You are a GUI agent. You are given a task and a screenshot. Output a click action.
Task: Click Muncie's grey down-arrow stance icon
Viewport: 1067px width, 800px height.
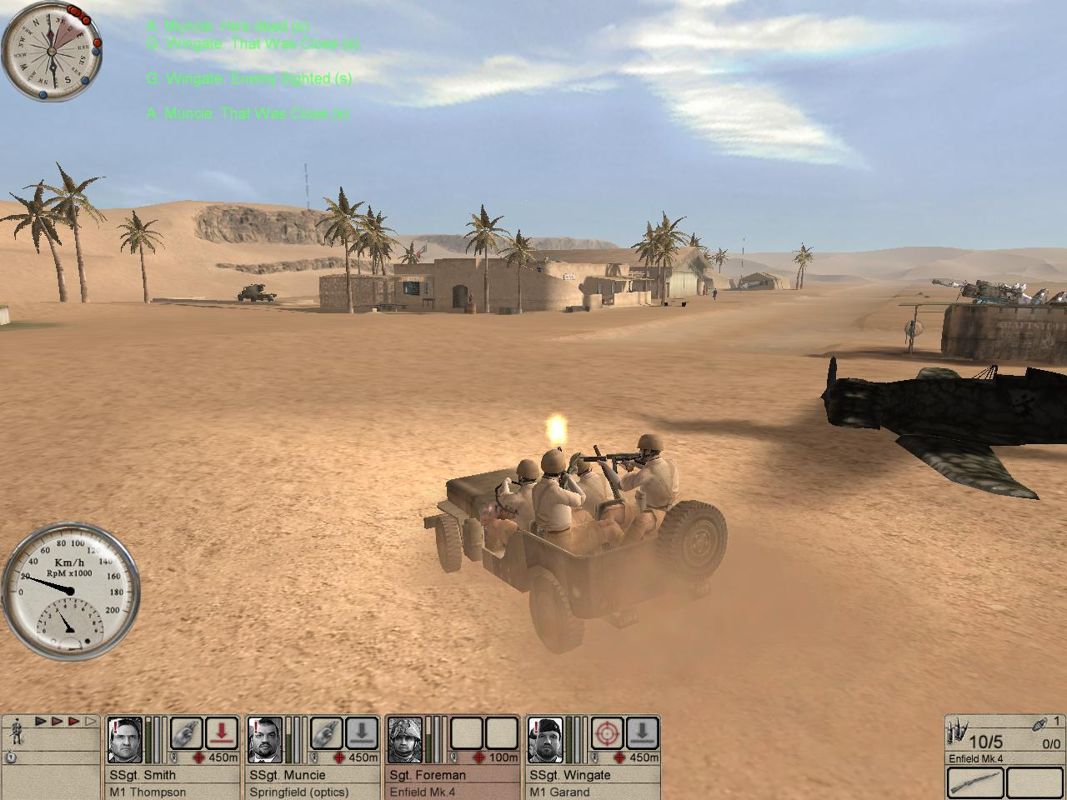361,733
